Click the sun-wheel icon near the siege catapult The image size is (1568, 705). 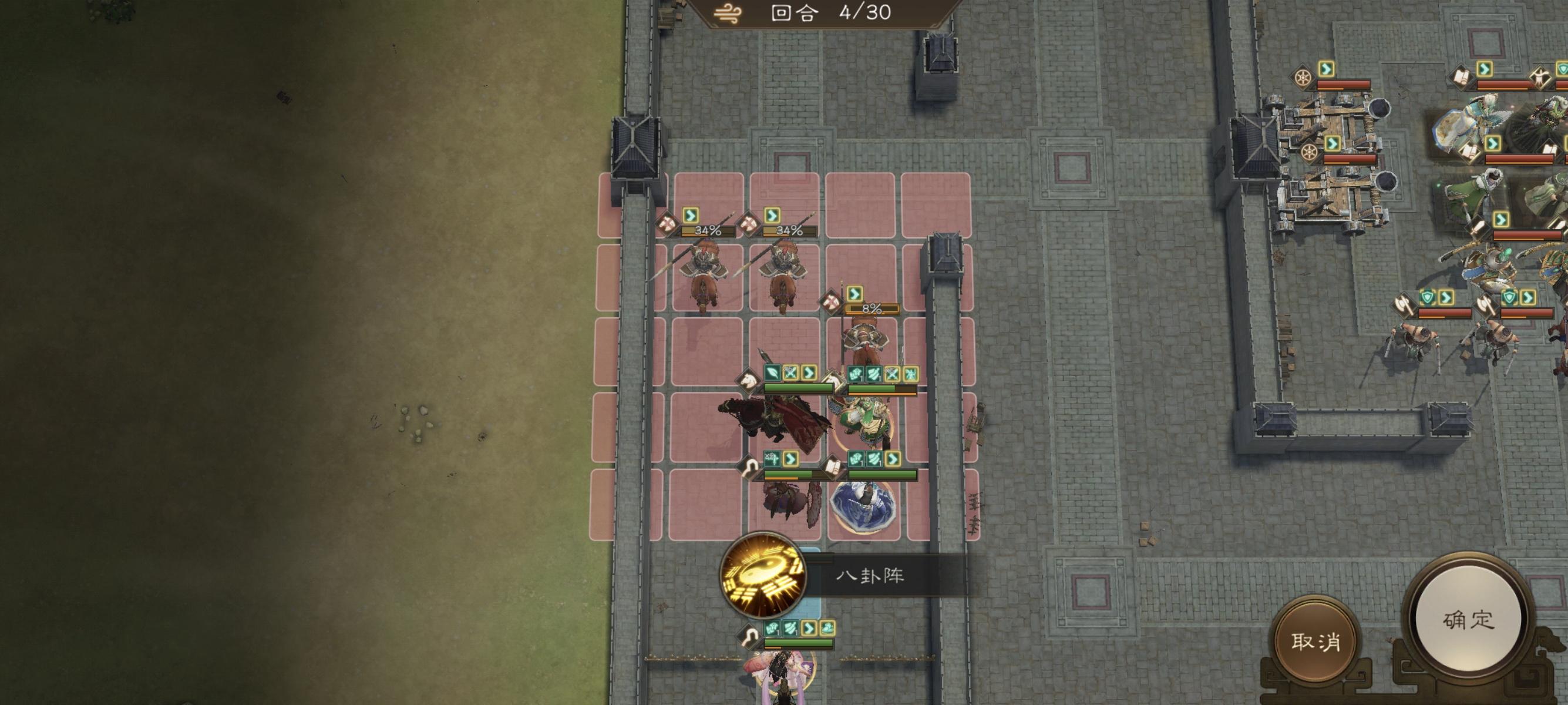click(1303, 78)
